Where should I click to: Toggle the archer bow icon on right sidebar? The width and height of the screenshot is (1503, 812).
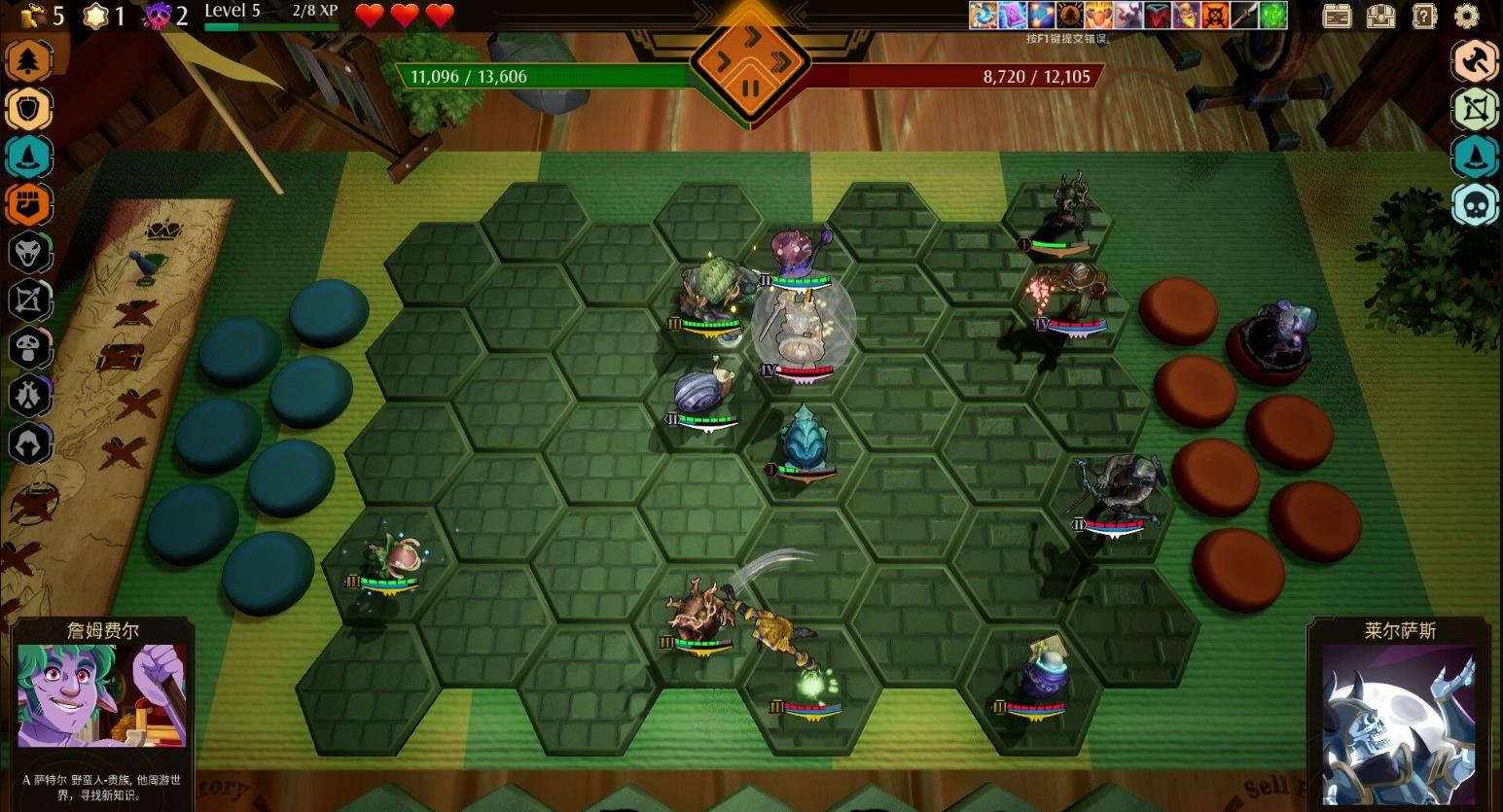pos(1476,110)
